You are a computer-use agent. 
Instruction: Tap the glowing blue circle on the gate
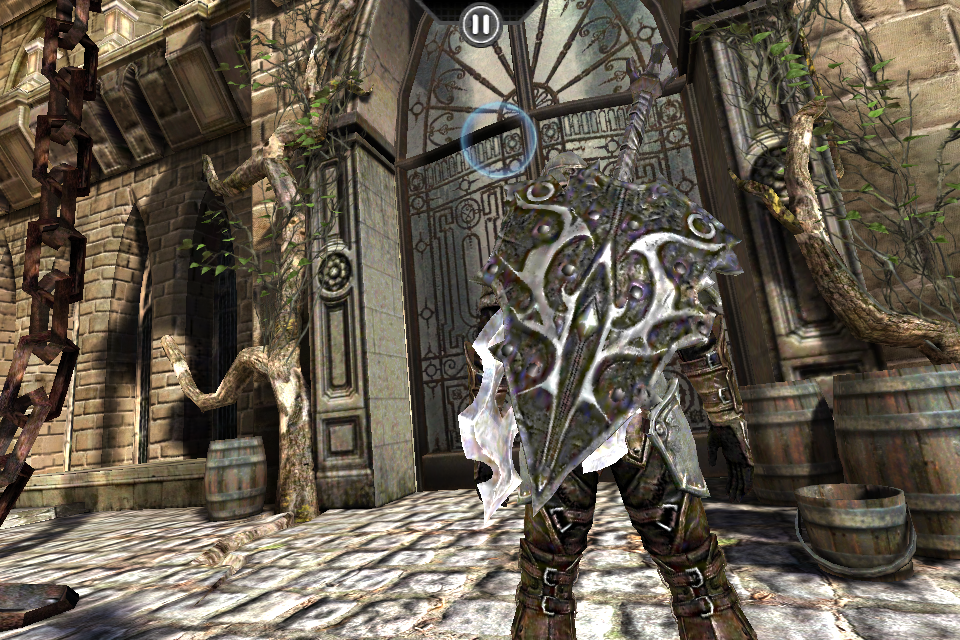[498, 141]
